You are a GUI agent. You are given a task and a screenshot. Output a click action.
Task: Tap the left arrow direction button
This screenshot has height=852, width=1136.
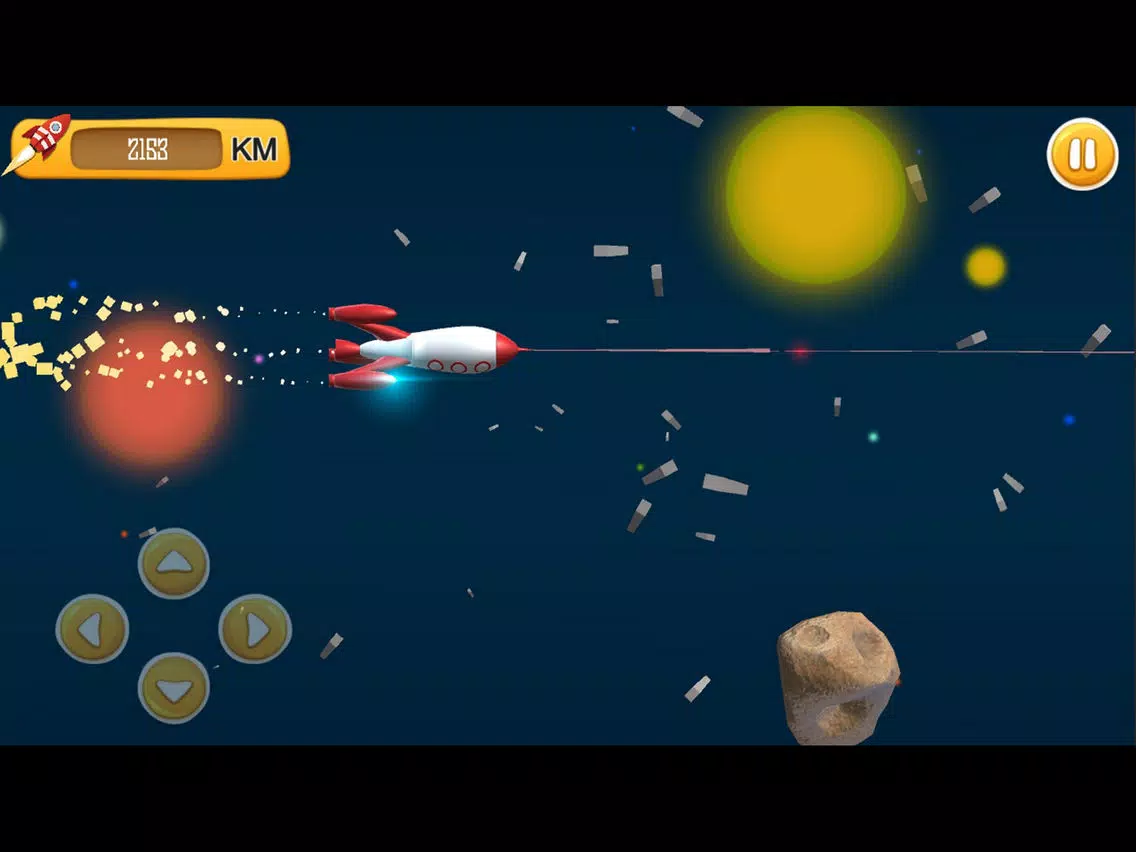pos(92,629)
